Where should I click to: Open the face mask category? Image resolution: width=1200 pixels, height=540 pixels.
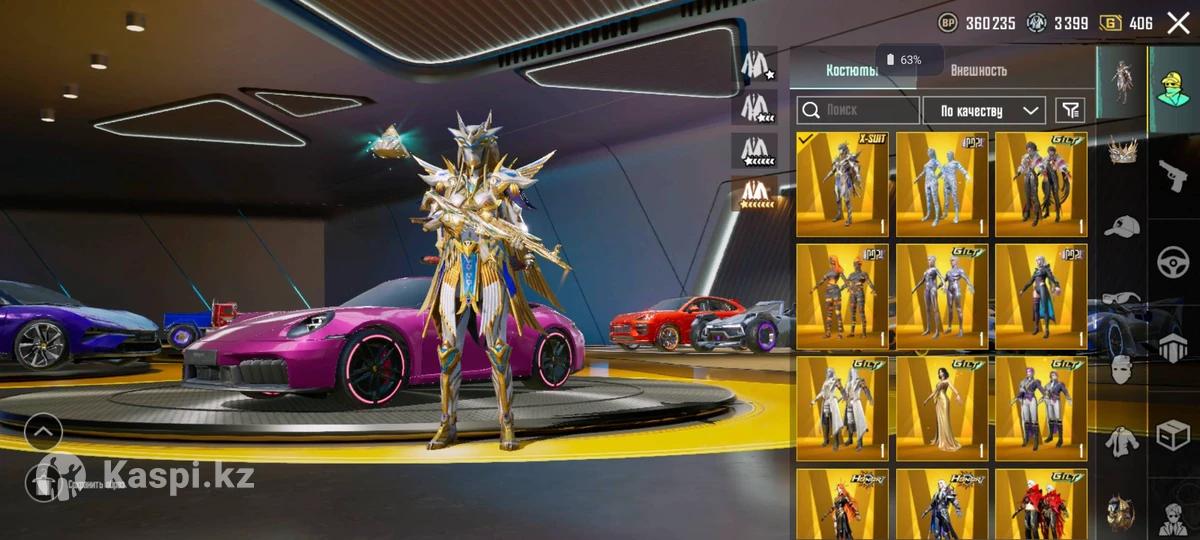click(1122, 370)
